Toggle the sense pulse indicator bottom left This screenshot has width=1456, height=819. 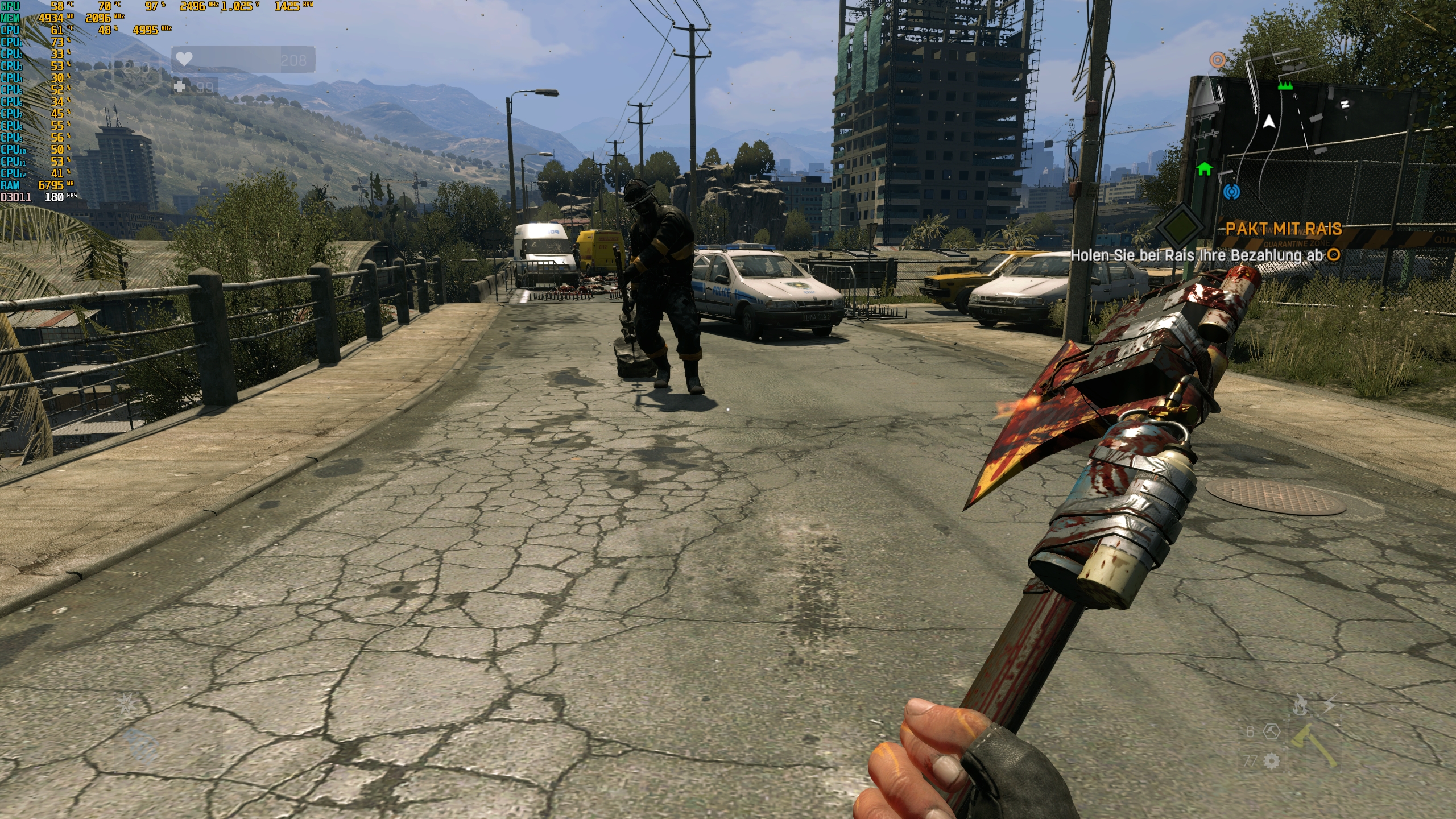139,746
